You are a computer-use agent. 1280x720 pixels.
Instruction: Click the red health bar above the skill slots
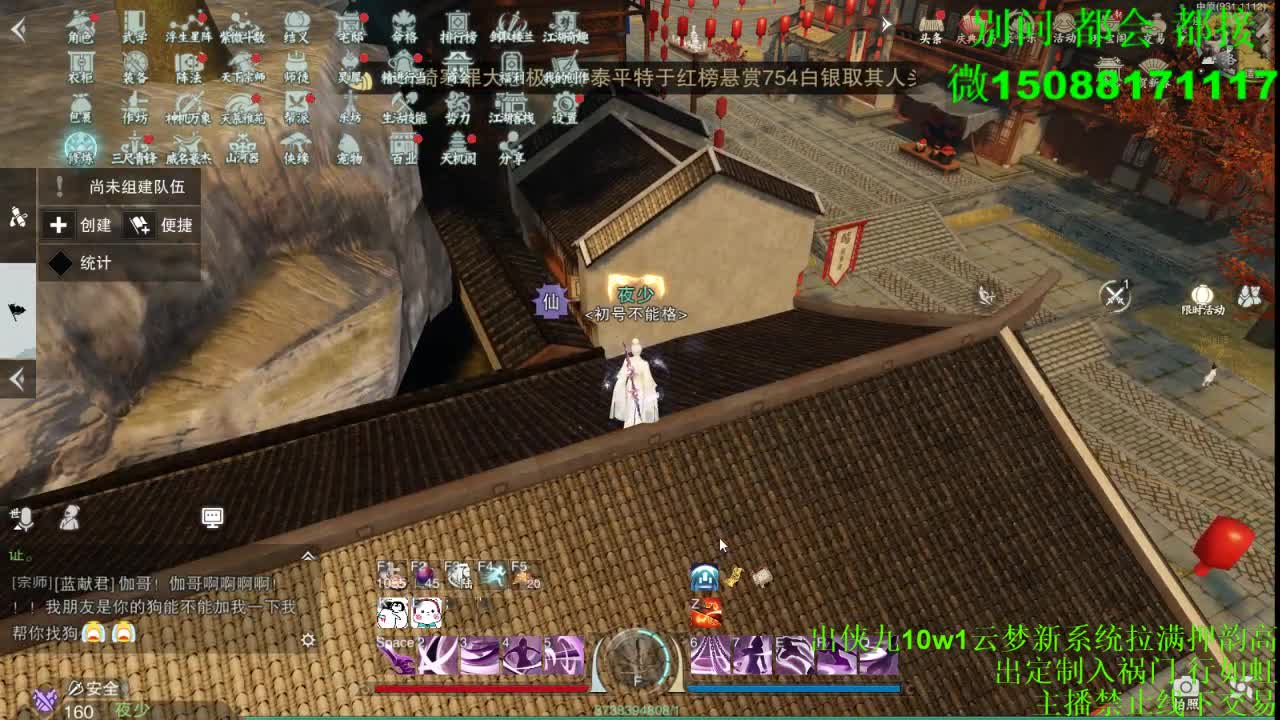(480, 686)
